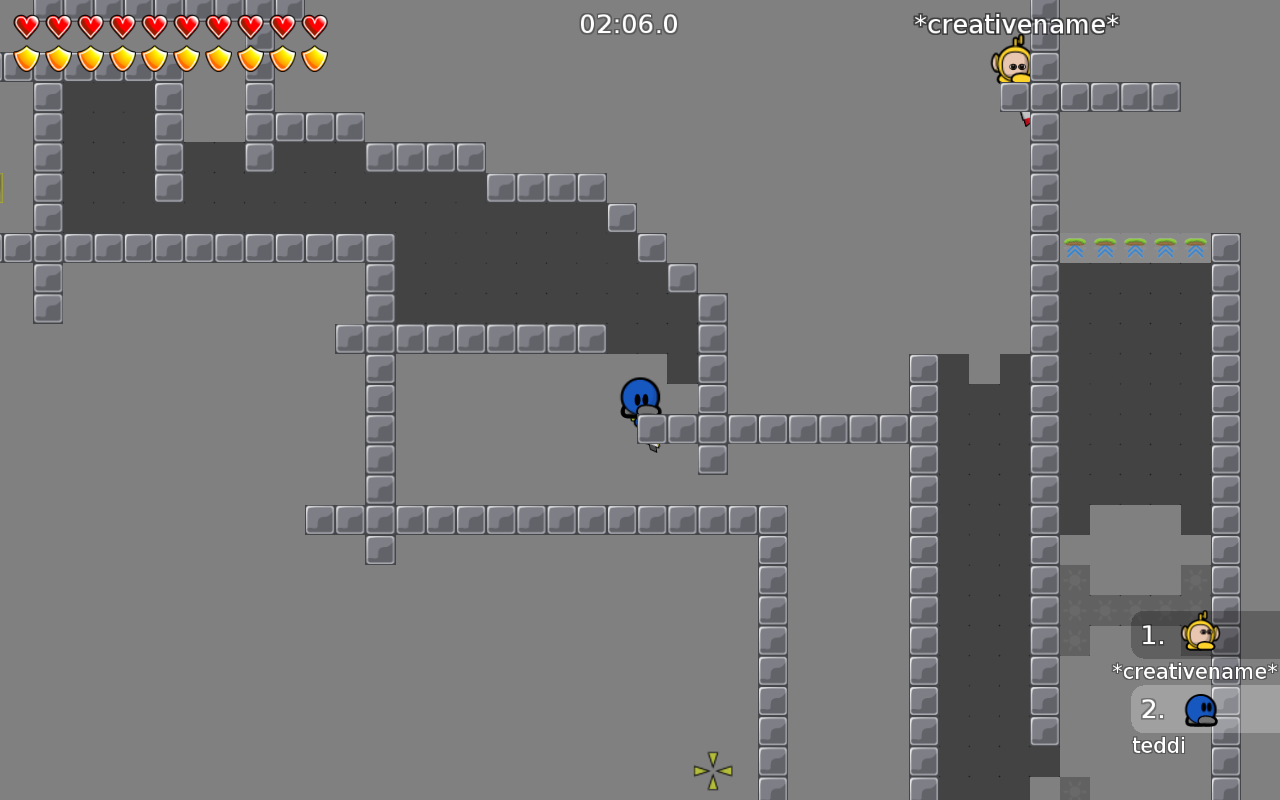Click creativename's avatar on the scoreboard

click(x=1201, y=635)
